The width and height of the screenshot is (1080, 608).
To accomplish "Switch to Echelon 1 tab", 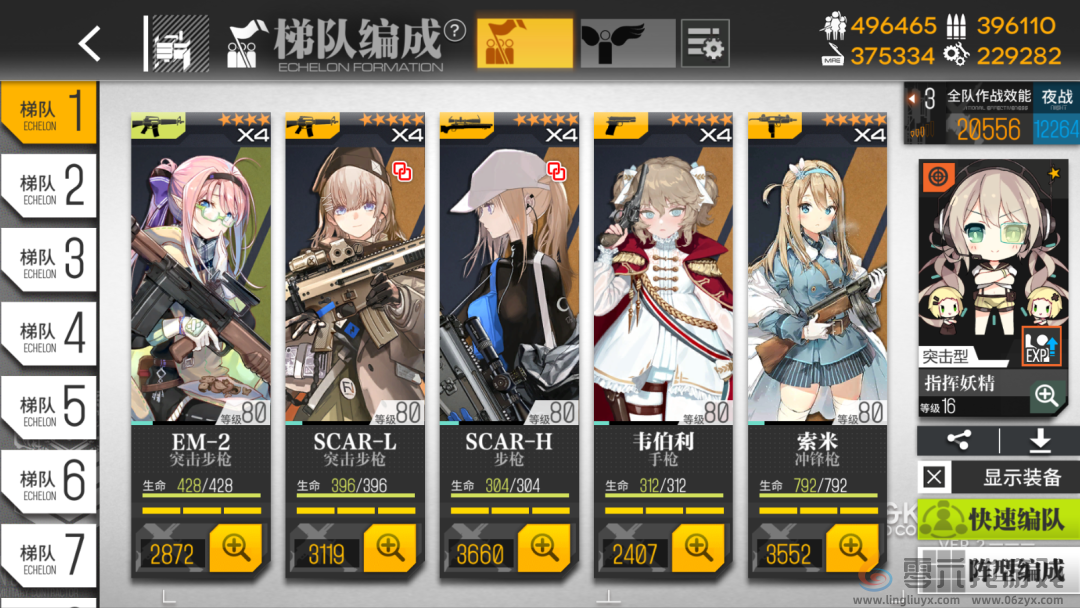I will click(48, 113).
